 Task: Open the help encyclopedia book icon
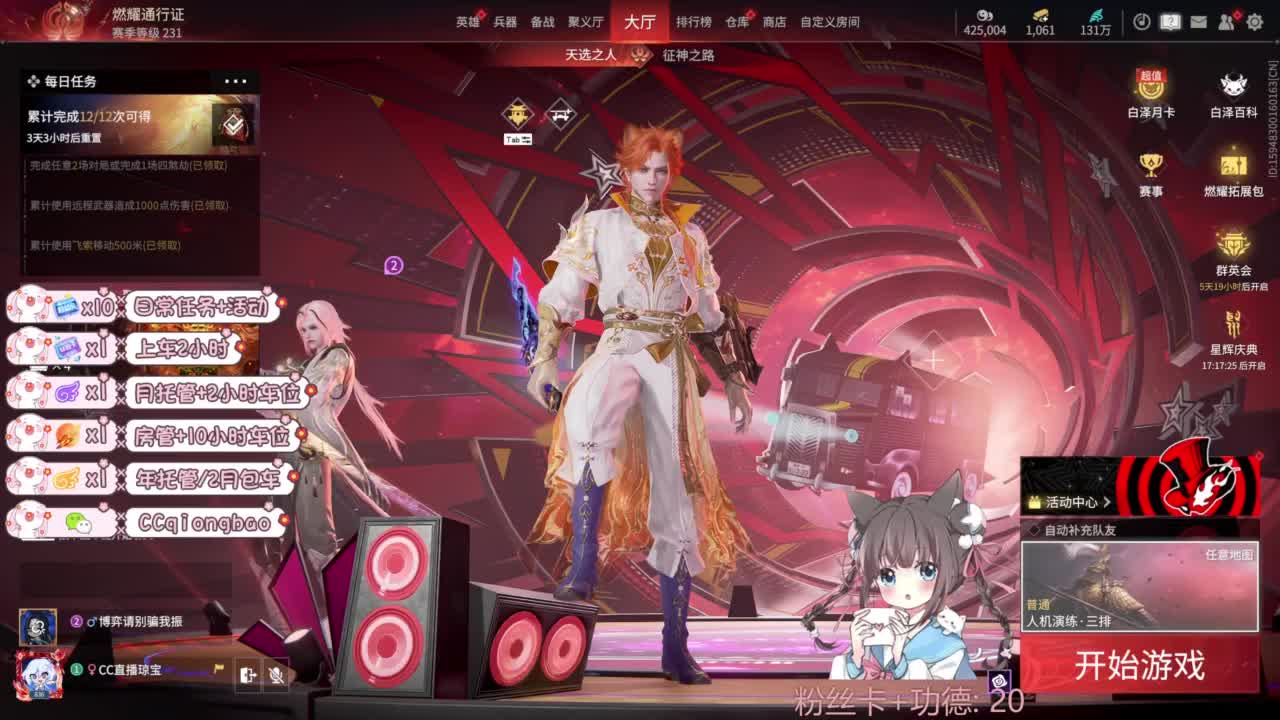[x=1169, y=20]
